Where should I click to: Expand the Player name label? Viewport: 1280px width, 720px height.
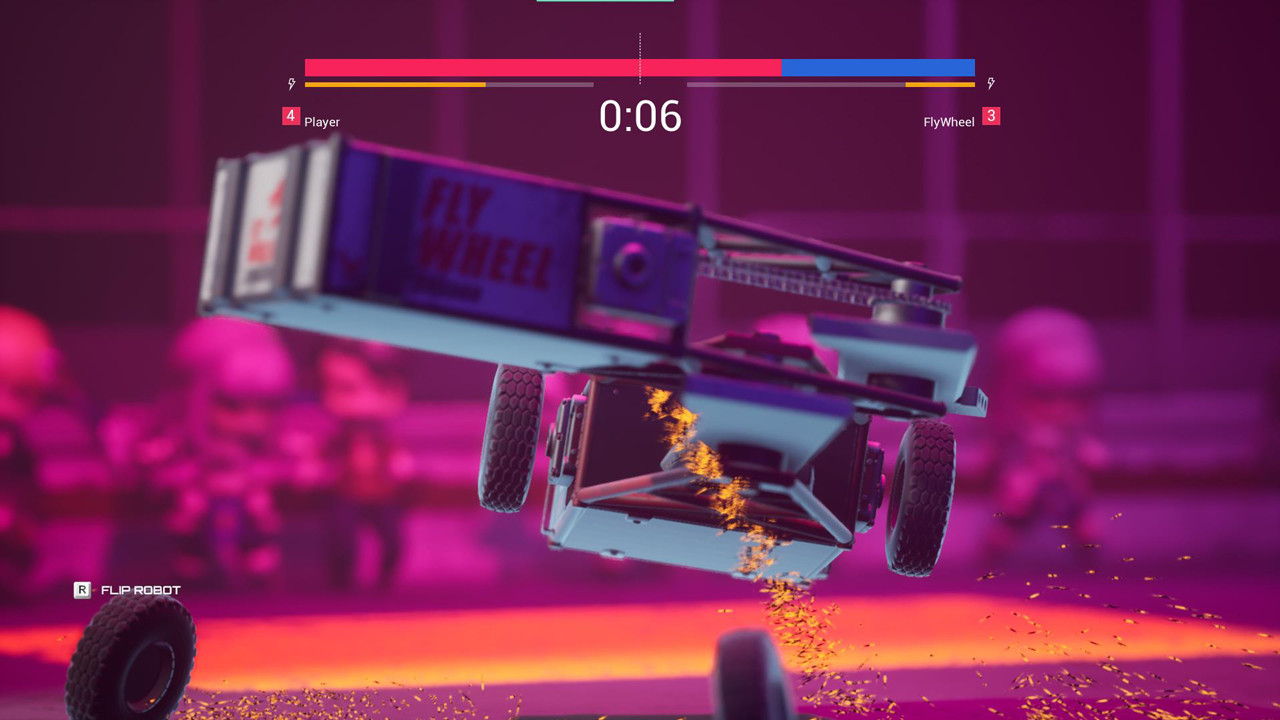[x=323, y=122]
